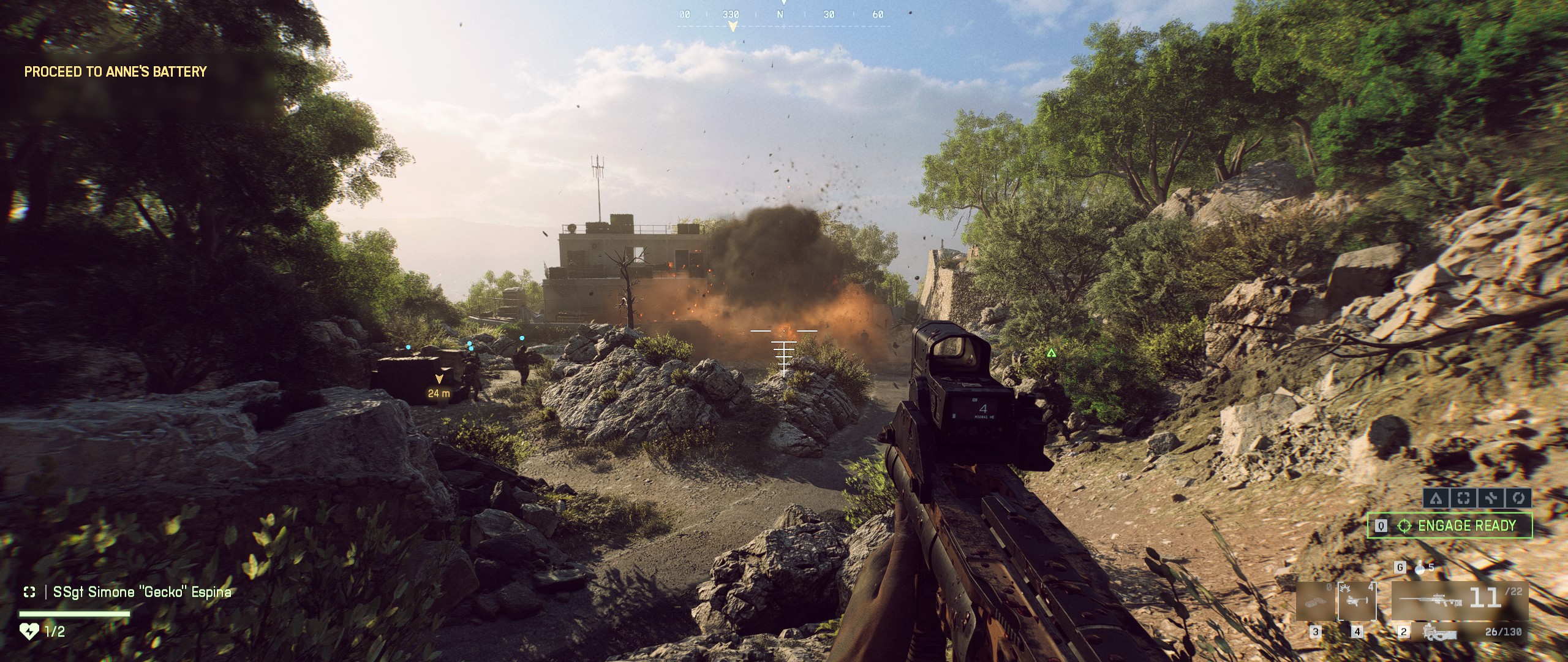The image size is (1568, 662).
Task: Click the heart with lightning bolt icon
Action: (x=29, y=631)
